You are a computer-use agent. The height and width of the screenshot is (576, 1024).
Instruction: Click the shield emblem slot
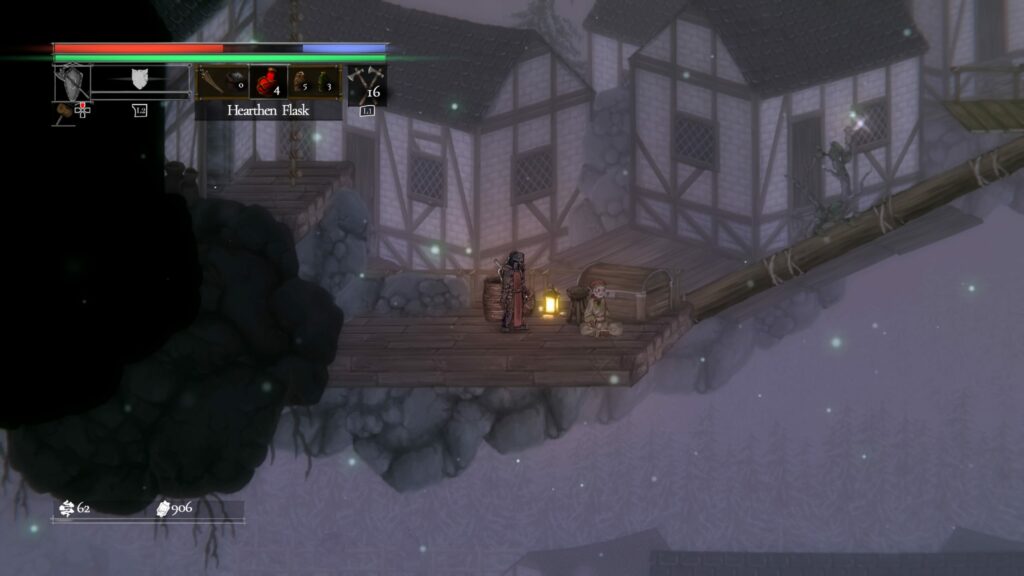pos(140,80)
